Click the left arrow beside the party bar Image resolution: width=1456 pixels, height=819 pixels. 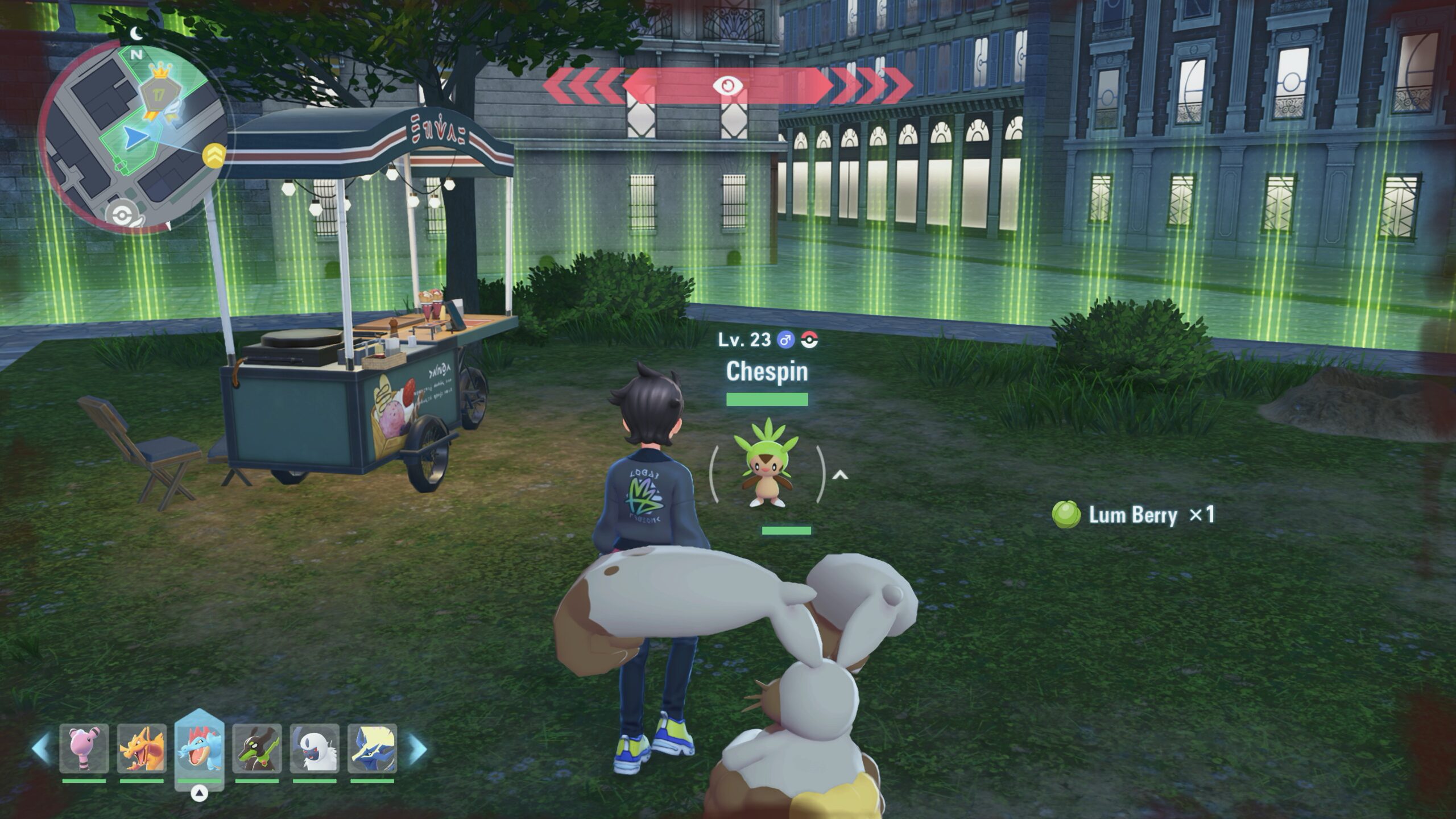[x=41, y=748]
